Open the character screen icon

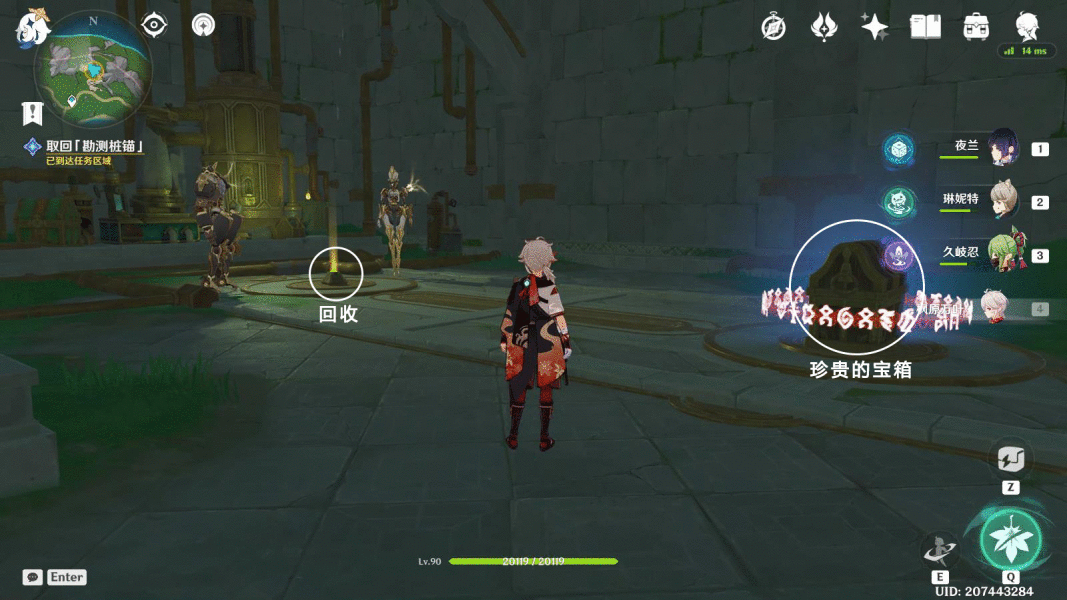pos(1027,26)
